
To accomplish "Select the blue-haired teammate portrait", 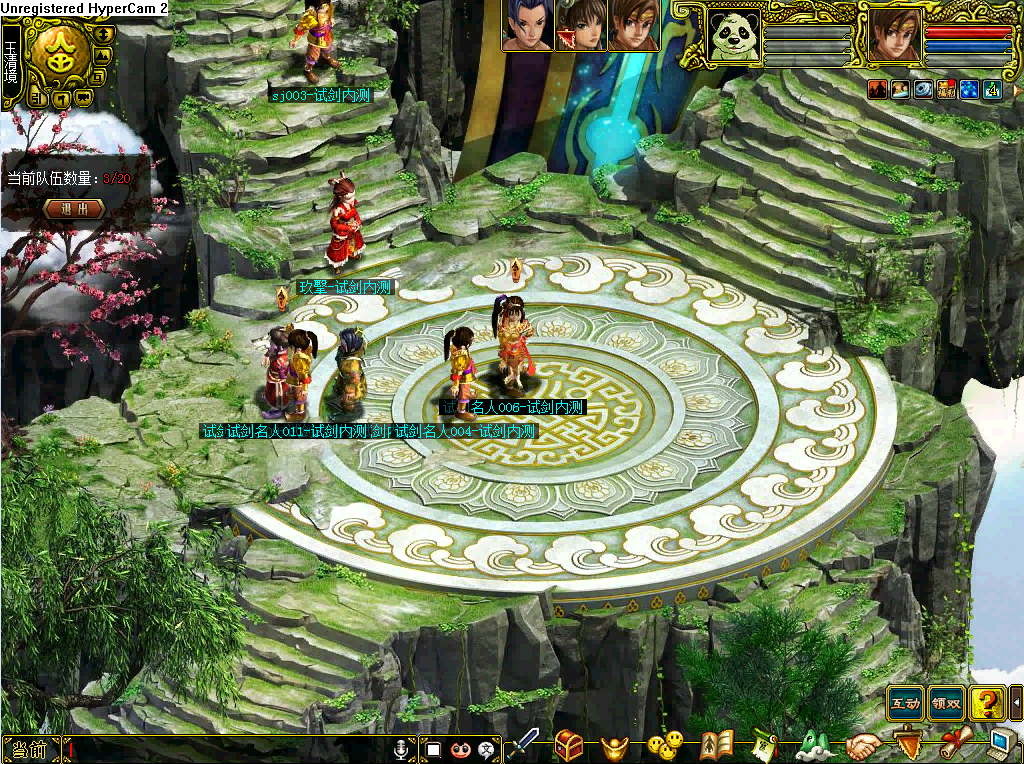I will (526, 26).
